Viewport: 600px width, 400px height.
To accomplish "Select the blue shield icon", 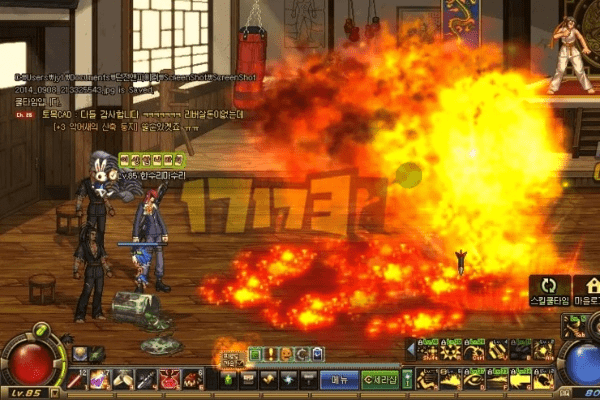I will tap(317, 354).
